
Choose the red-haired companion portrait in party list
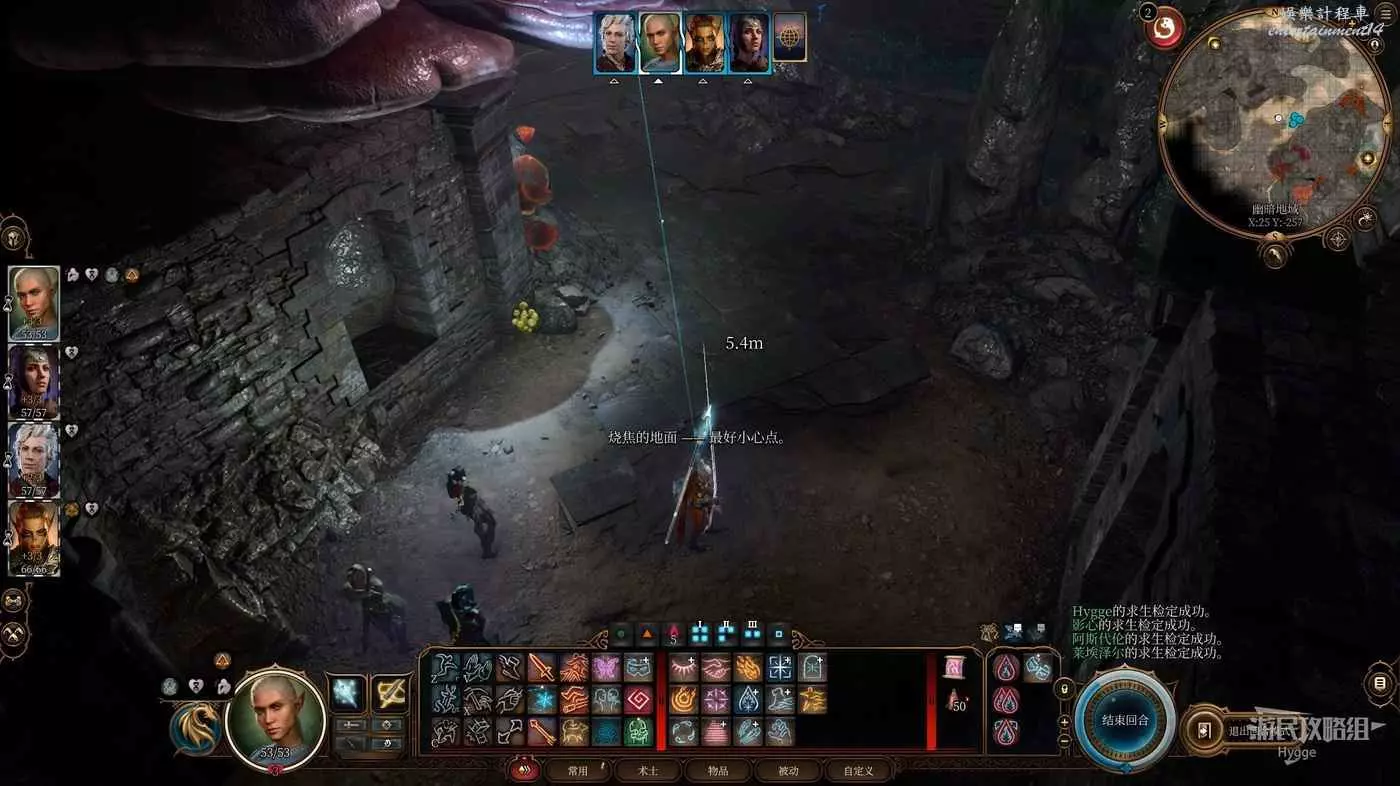coord(33,538)
